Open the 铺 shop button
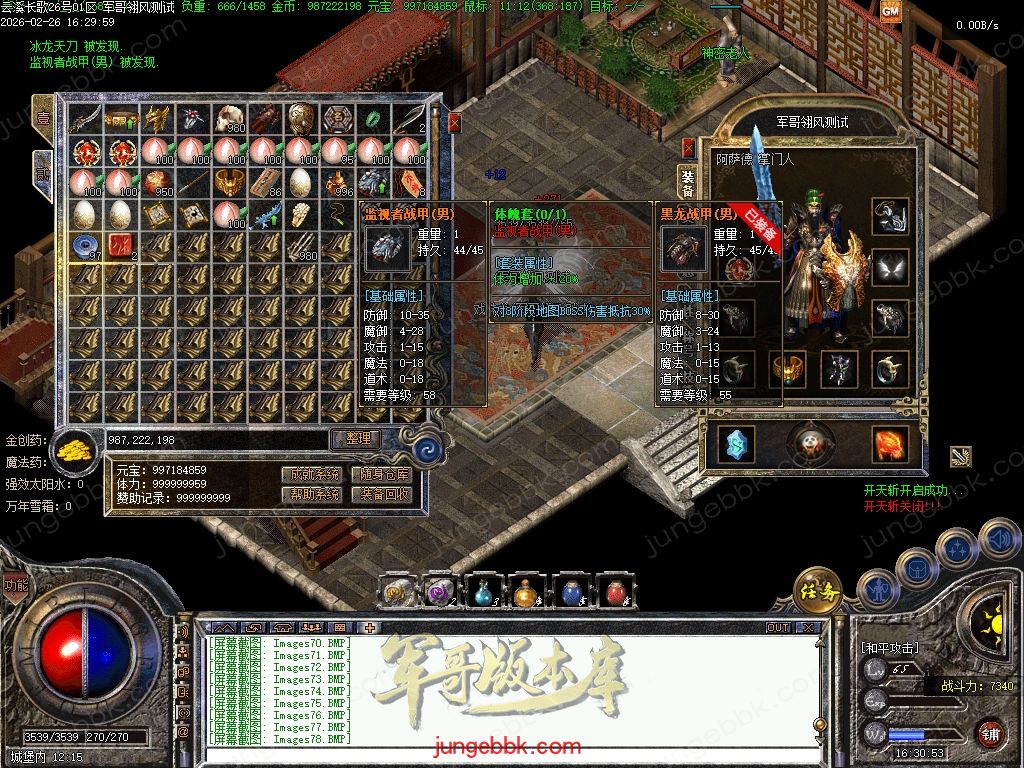The width and height of the screenshot is (1024, 768). click(988, 732)
